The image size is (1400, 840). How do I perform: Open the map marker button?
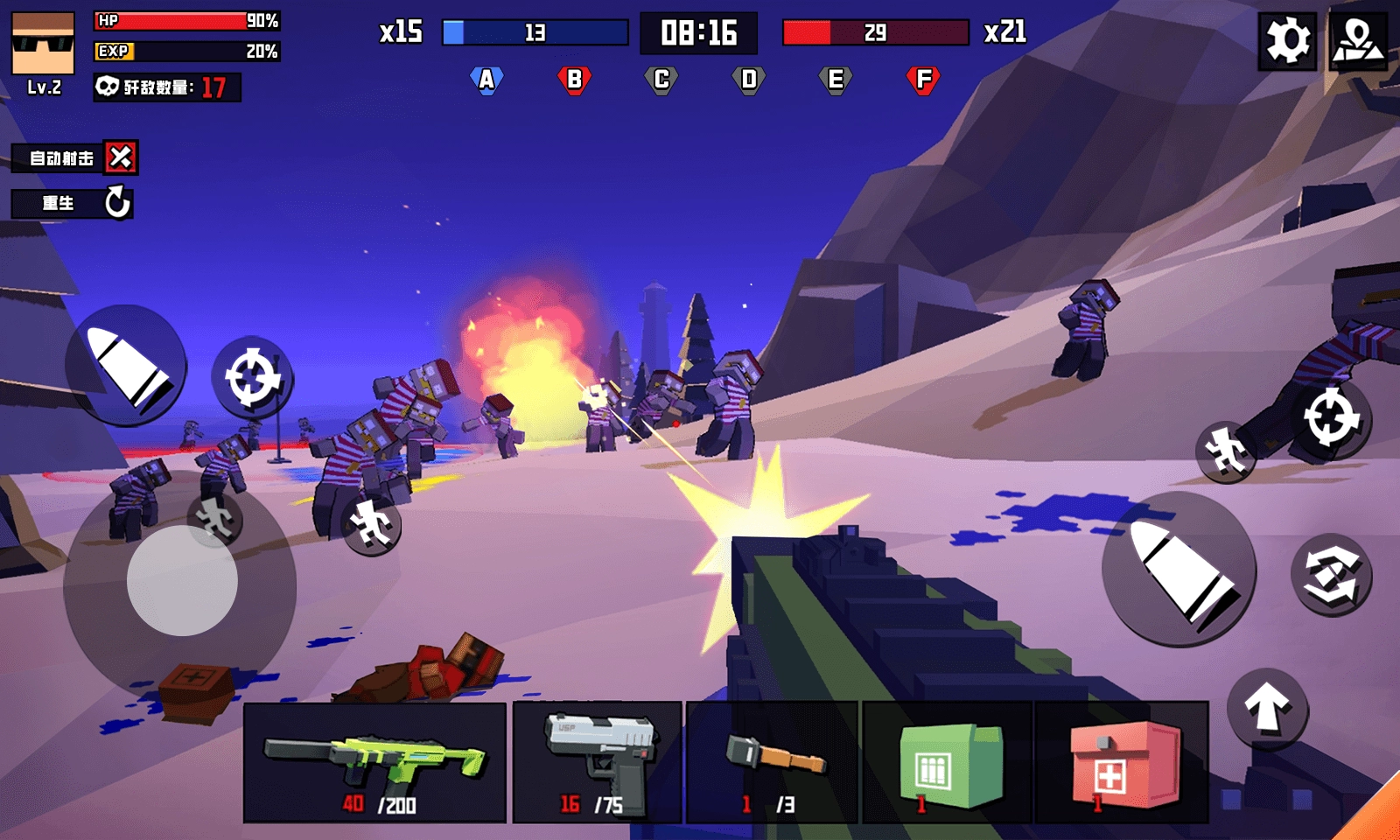pyautogui.click(x=1358, y=40)
